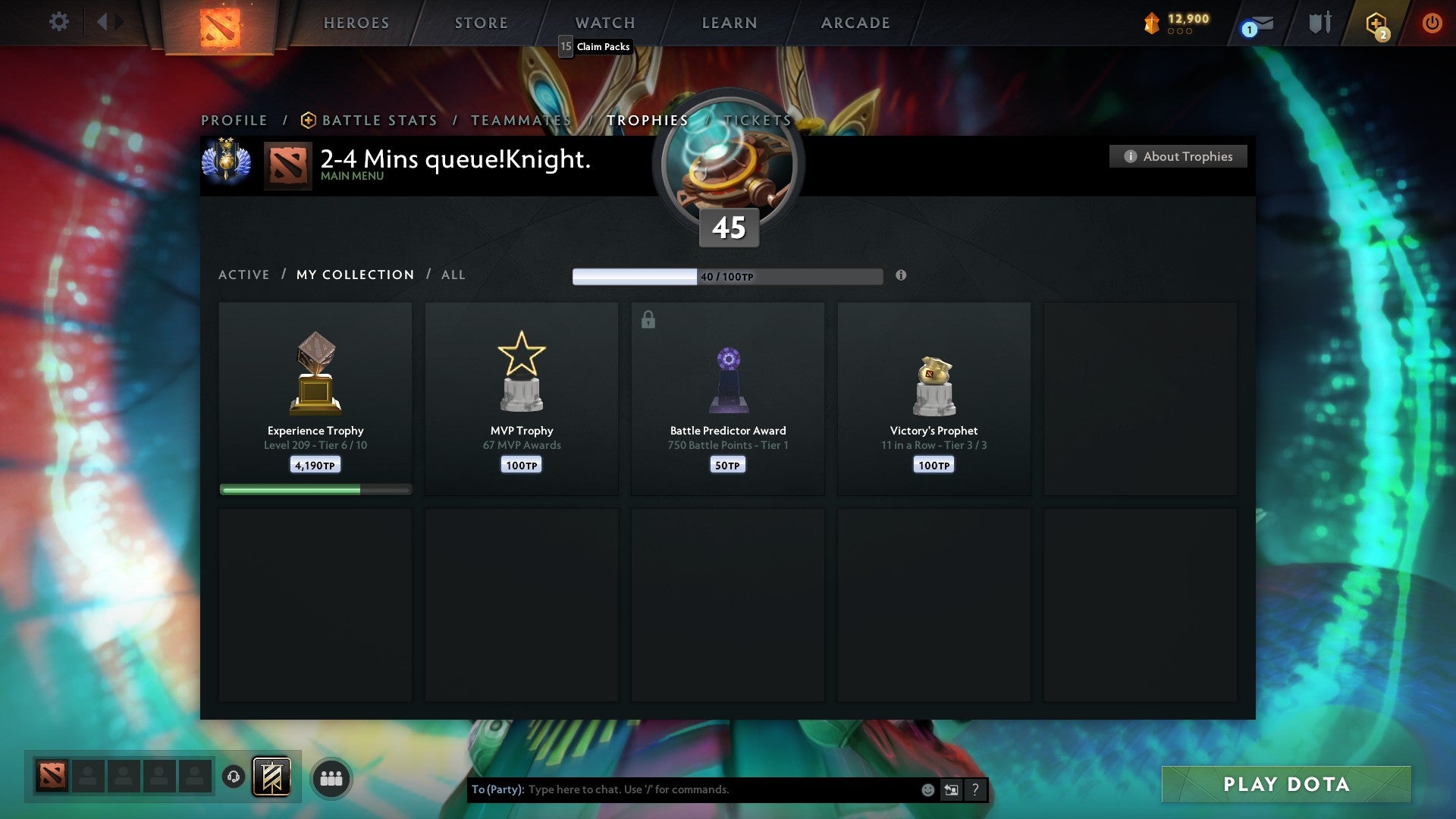Open the friends list people icon
1456x819 pixels.
[331, 777]
